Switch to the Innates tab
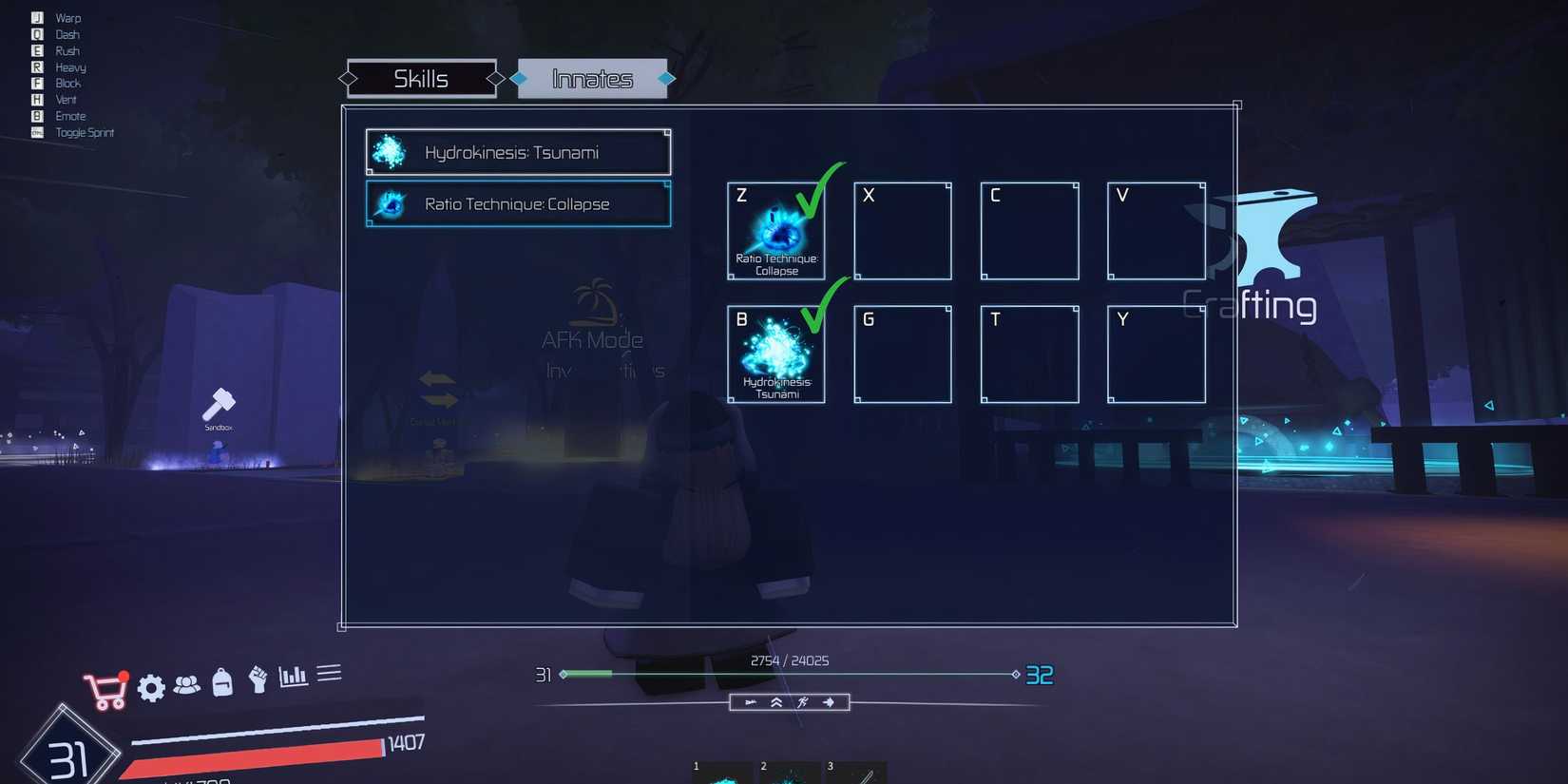This screenshot has height=784, width=1568. click(593, 78)
